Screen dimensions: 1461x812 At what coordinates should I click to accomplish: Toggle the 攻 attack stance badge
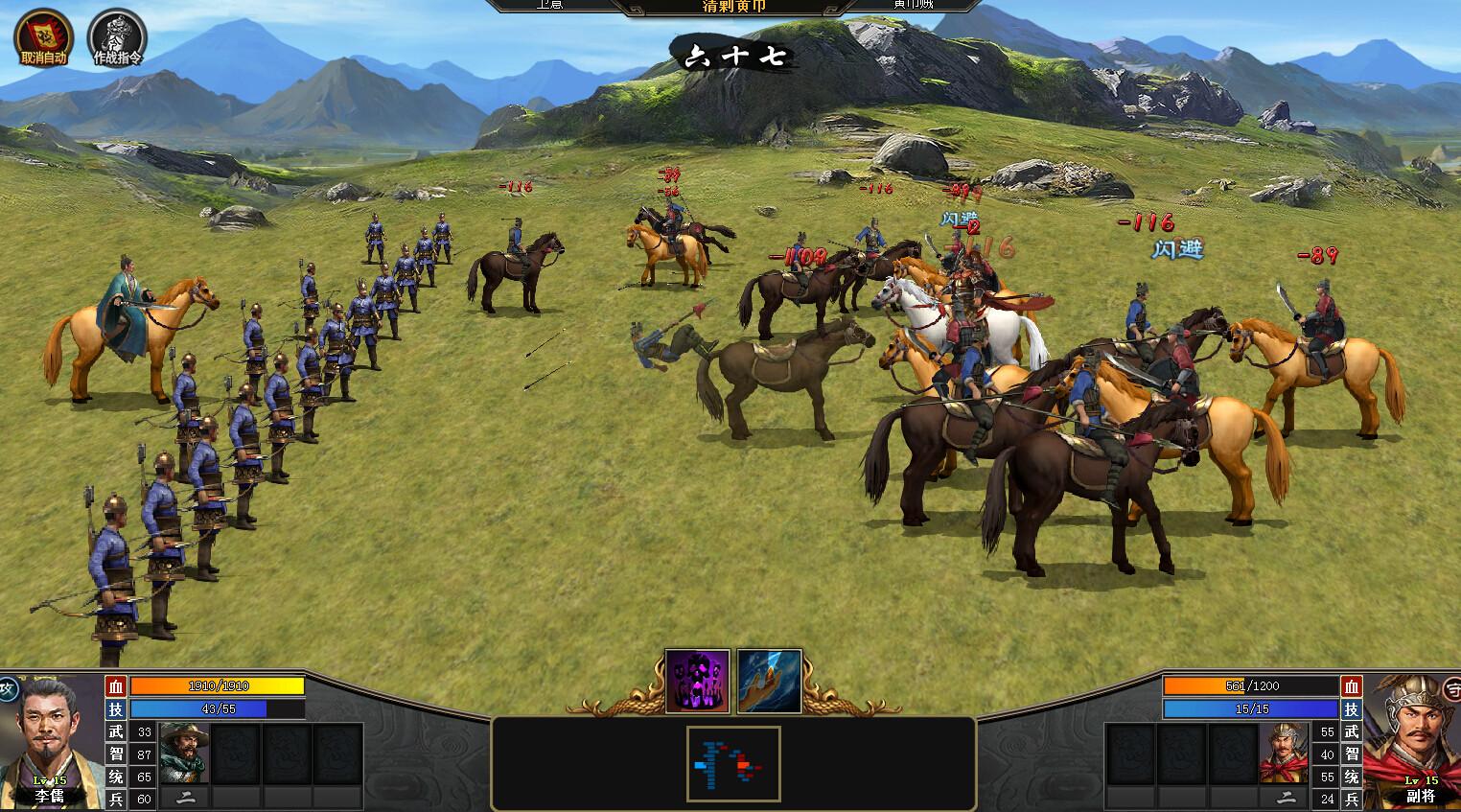[x=8, y=689]
